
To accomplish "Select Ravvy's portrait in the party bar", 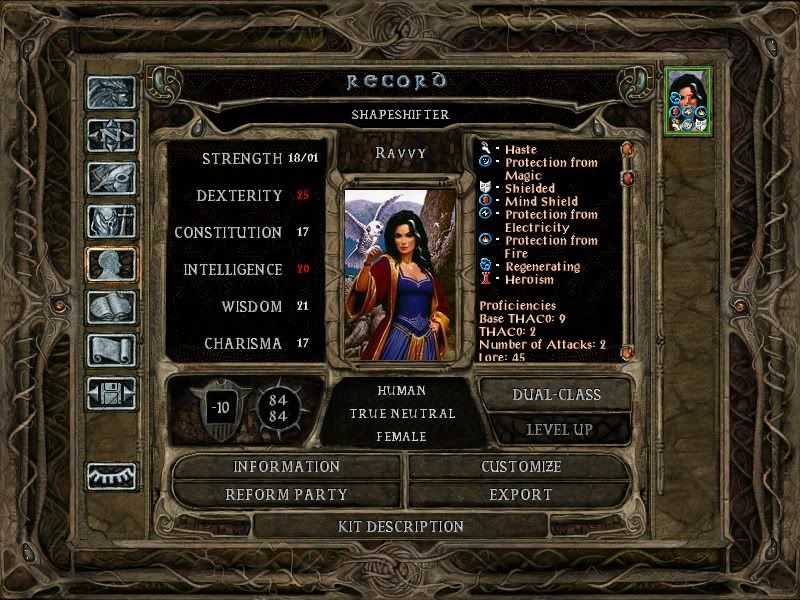I will 688,100.
